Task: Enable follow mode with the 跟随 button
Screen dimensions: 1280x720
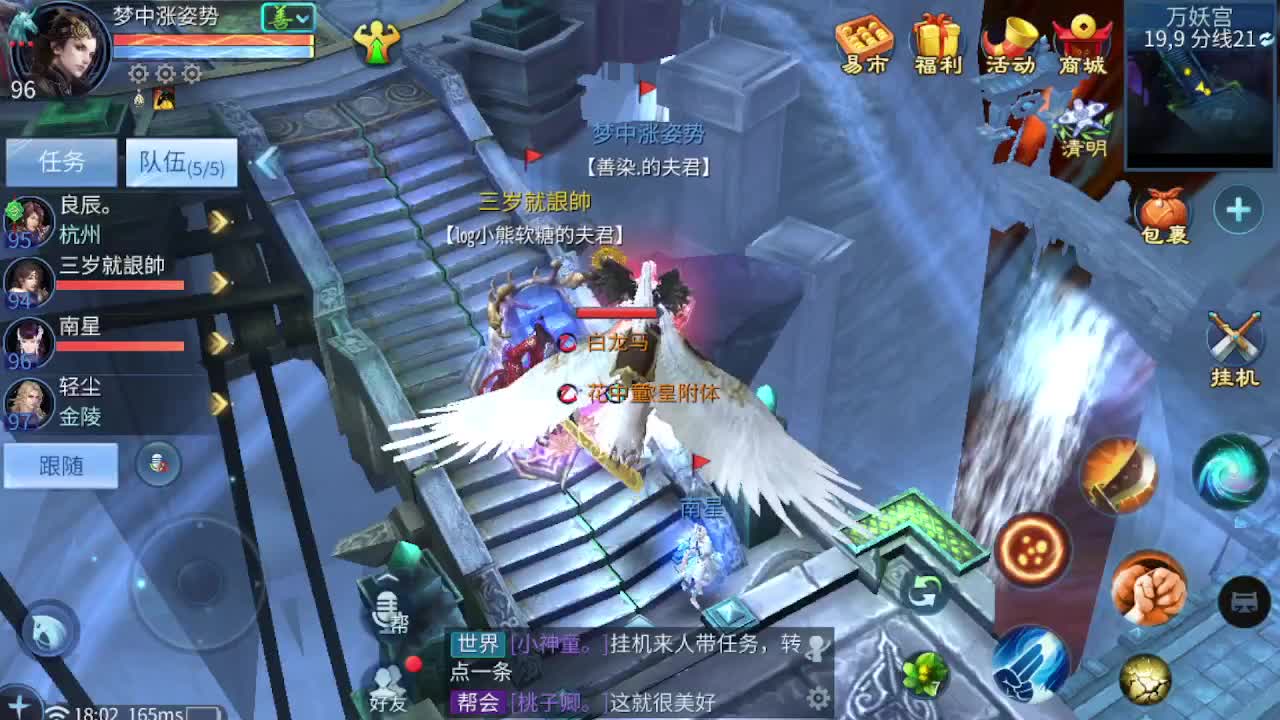Action: [x=62, y=466]
